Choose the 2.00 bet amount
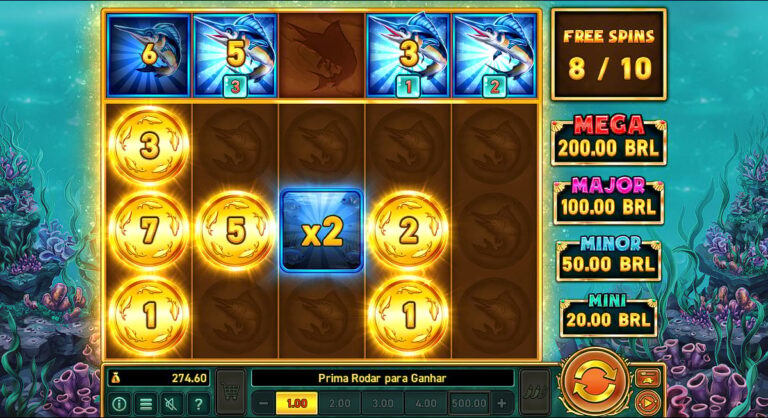Image resolution: width=768 pixels, height=418 pixels. (342, 403)
